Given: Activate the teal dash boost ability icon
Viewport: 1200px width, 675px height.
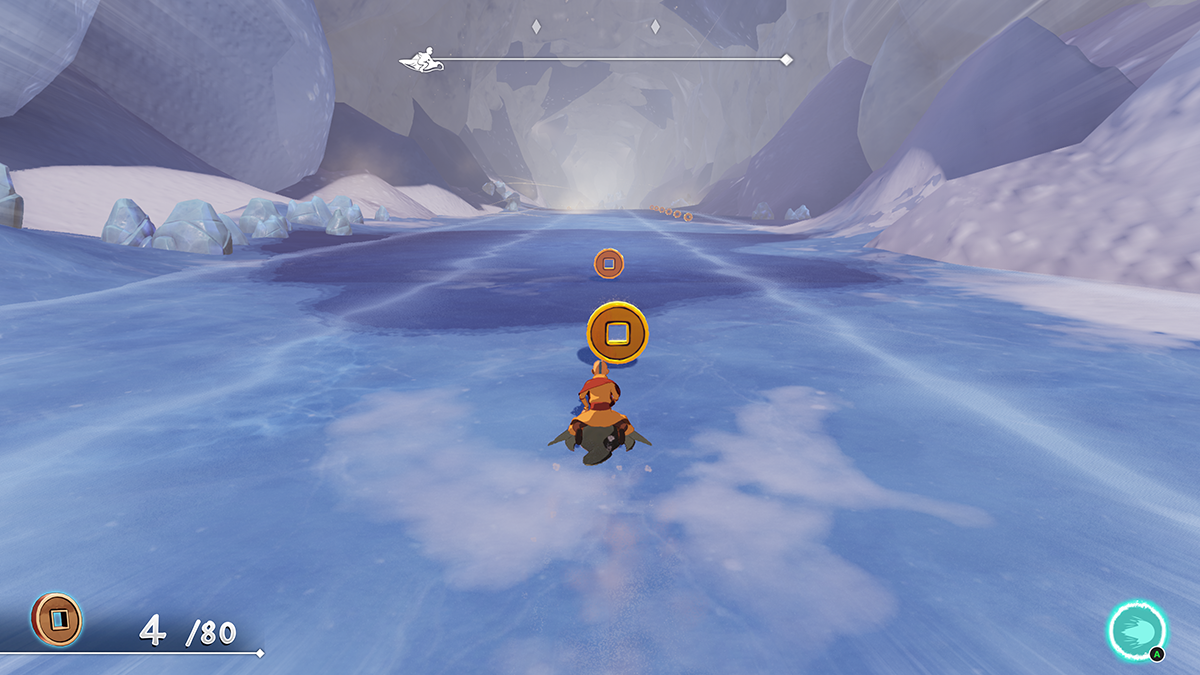Looking at the screenshot, I should click(x=1137, y=629).
